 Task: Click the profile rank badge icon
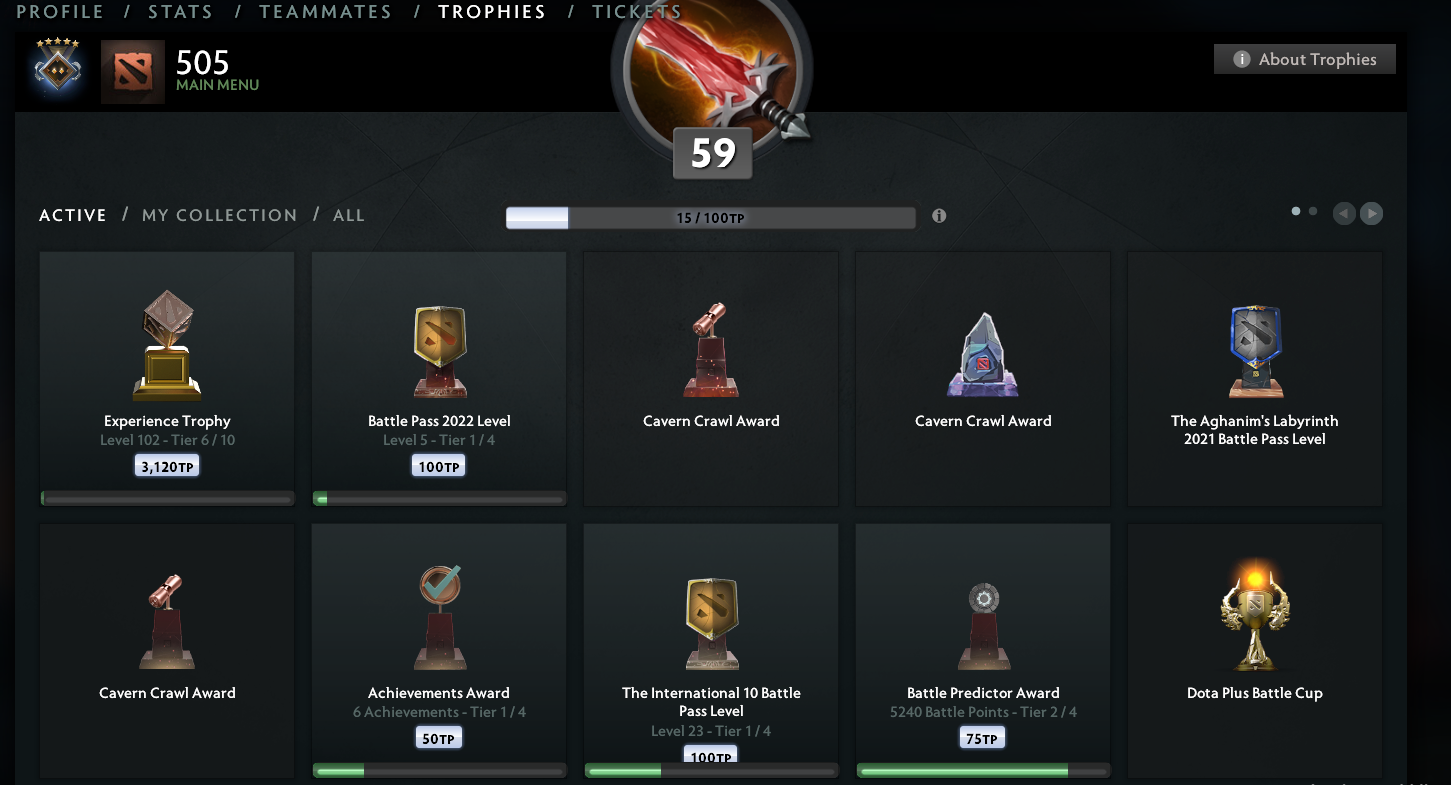click(57, 71)
